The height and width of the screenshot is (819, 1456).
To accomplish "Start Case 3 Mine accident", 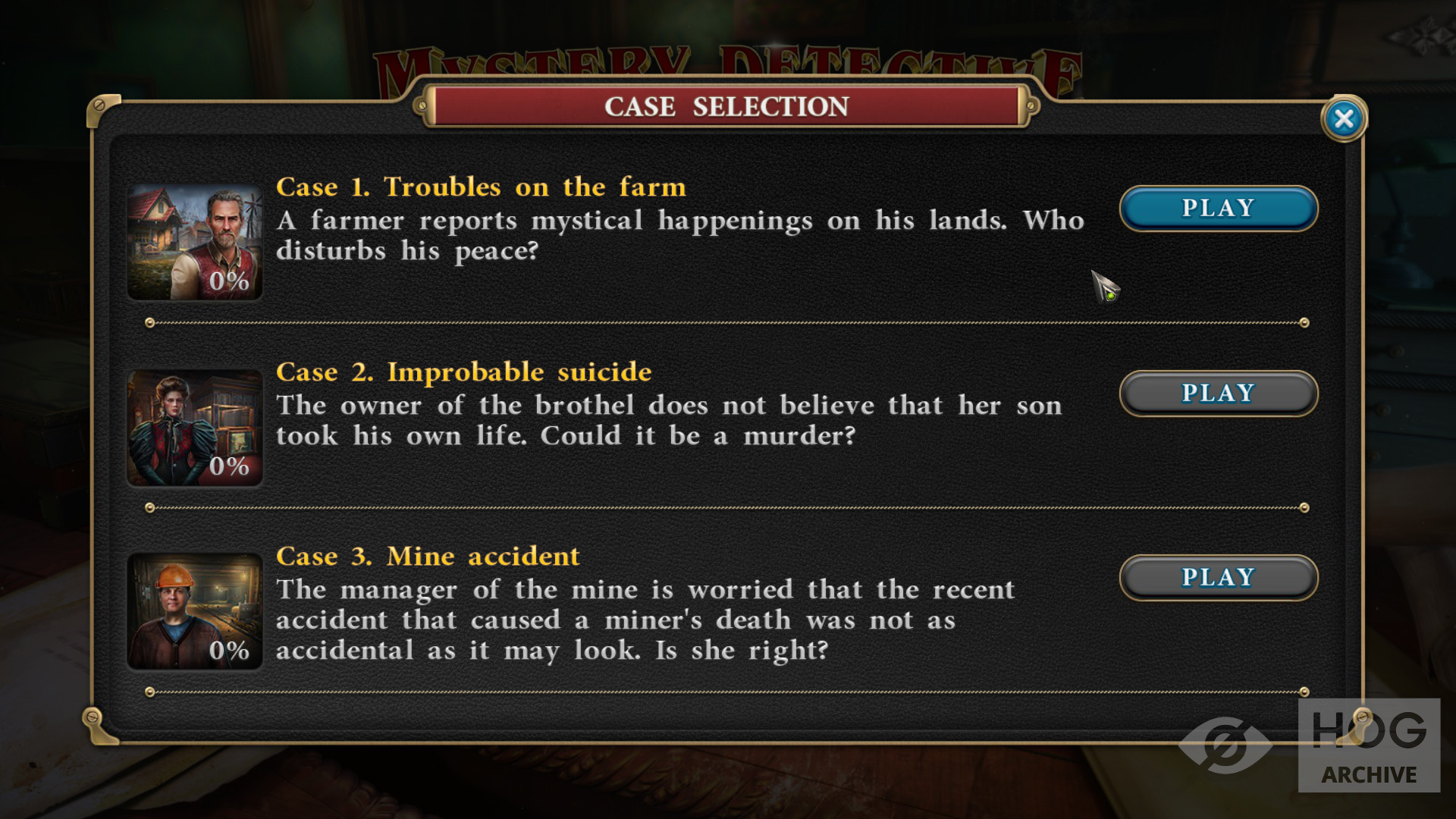I will click(1218, 578).
